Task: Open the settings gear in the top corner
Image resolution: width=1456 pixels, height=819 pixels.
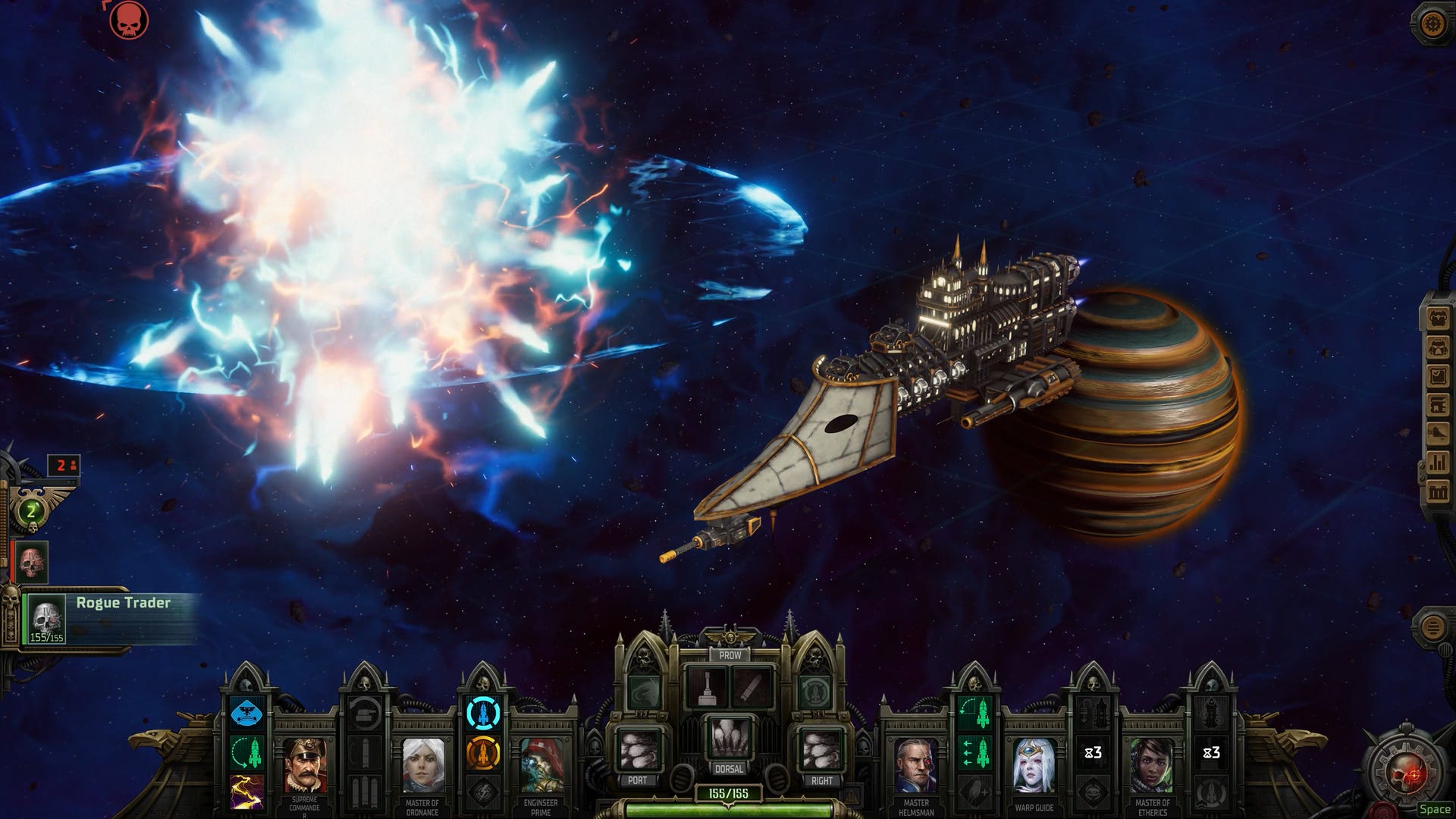Action: [x=1432, y=24]
